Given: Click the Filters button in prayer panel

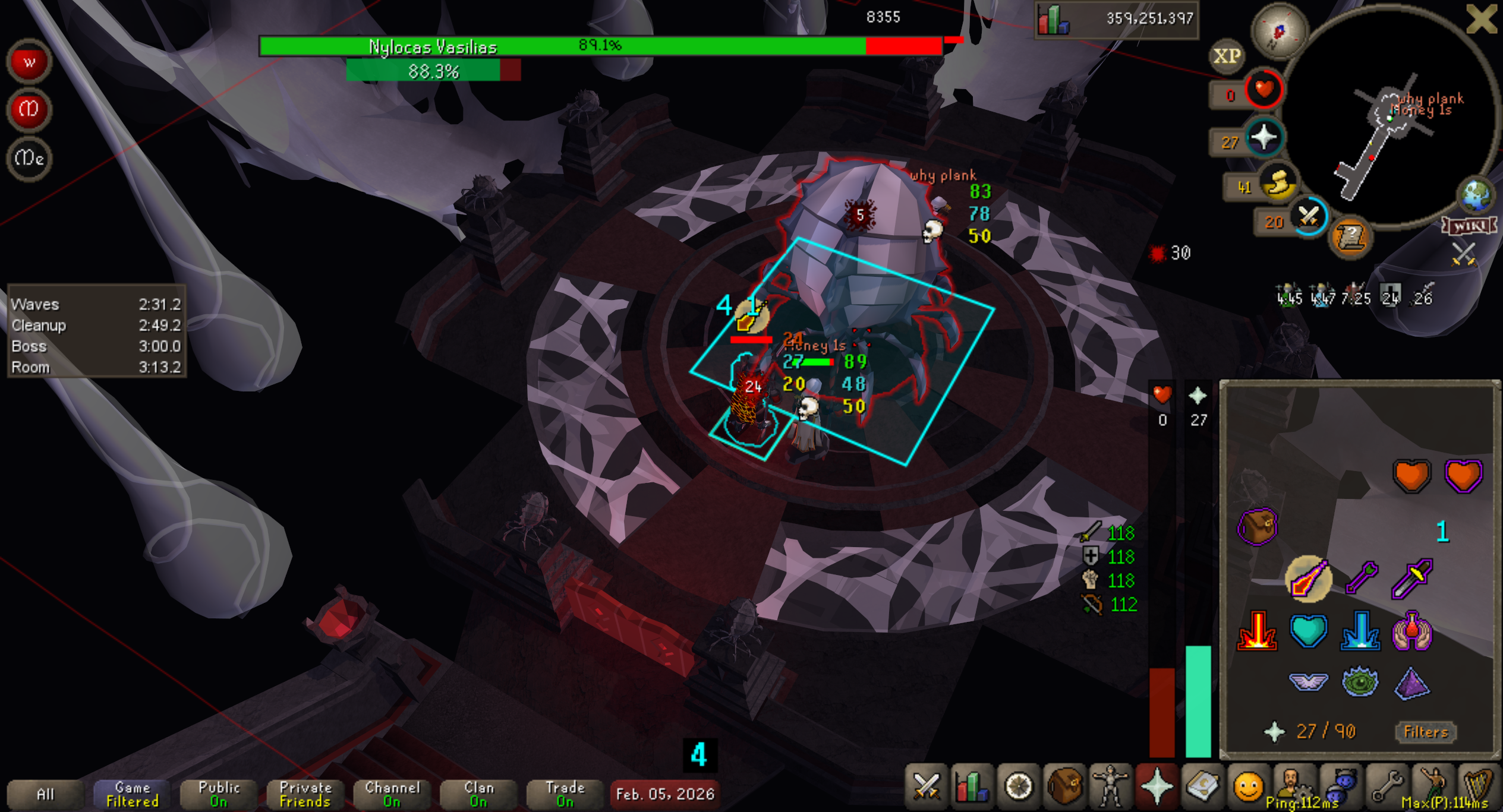Looking at the screenshot, I should click(x=1425, y=732).
